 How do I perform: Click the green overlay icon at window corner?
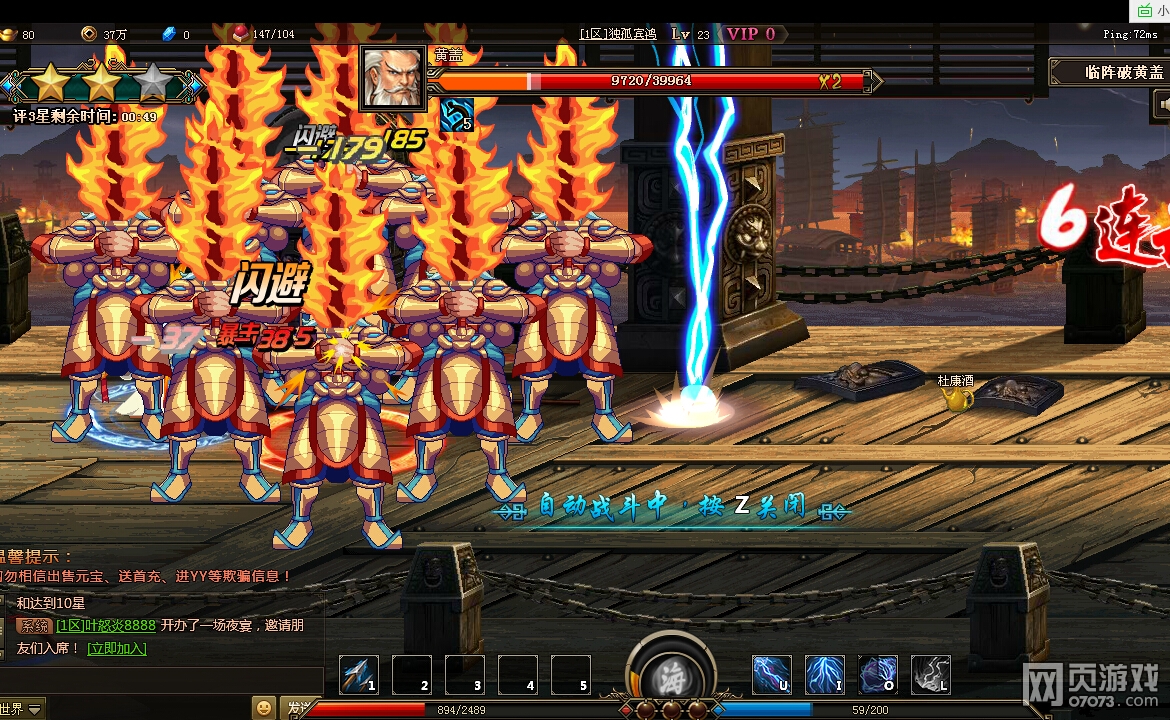point(1144,10)
